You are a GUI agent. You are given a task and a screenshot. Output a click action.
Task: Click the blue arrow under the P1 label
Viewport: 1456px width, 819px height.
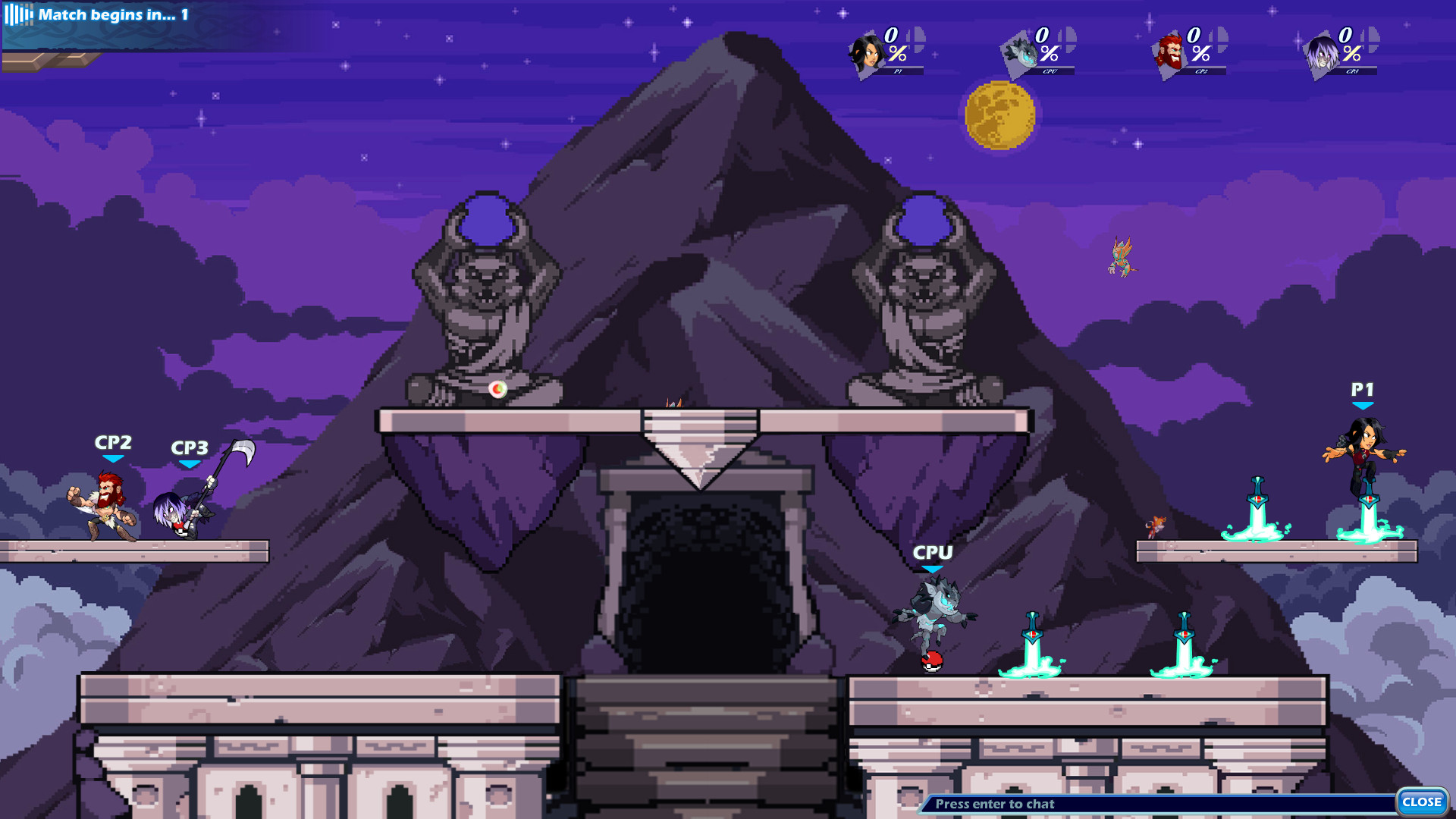pyautogui.click(x=1363, y=407)
